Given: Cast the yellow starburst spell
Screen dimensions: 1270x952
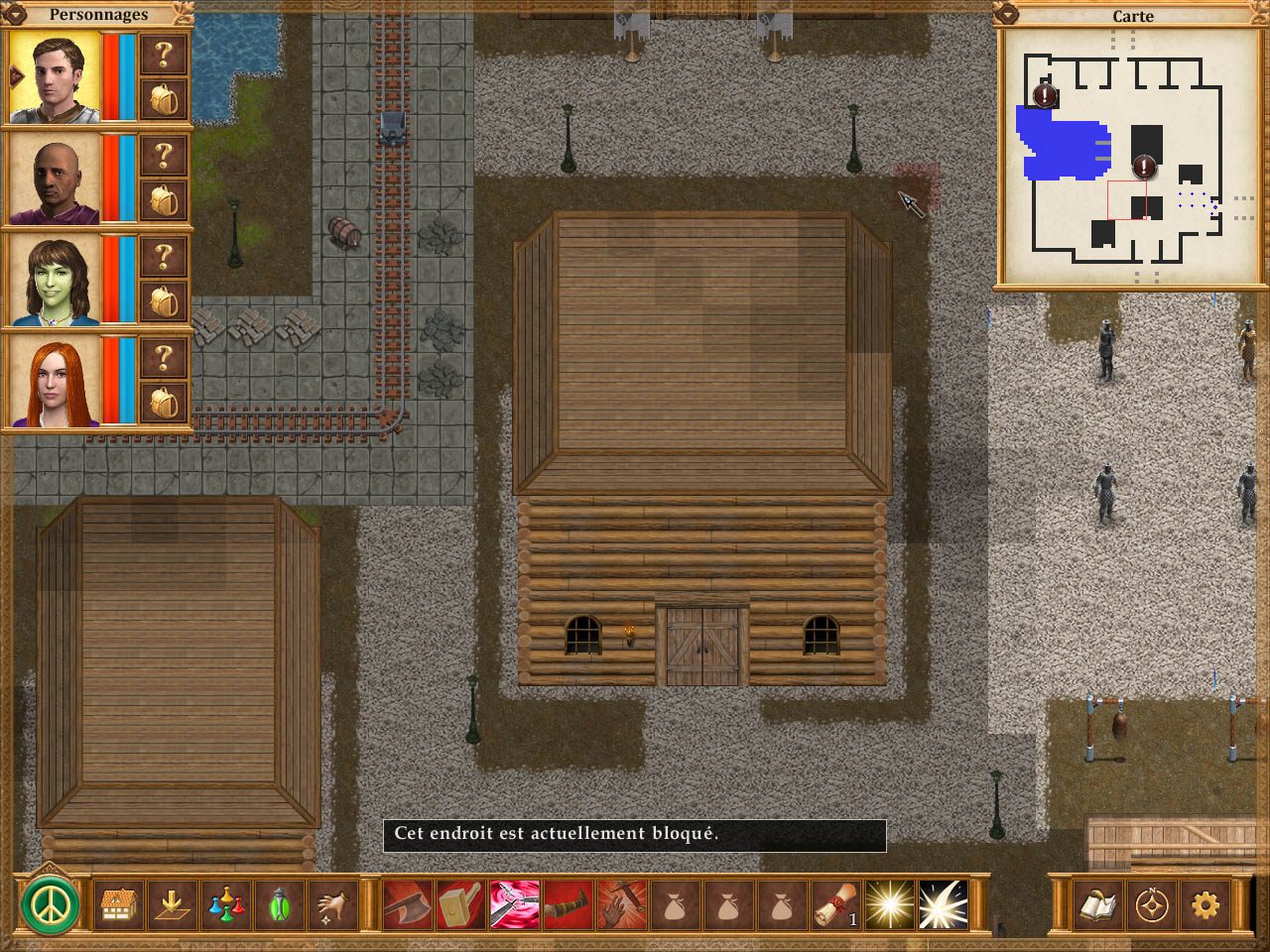Looking at the screenshot, I should click(x=889, y=904).
